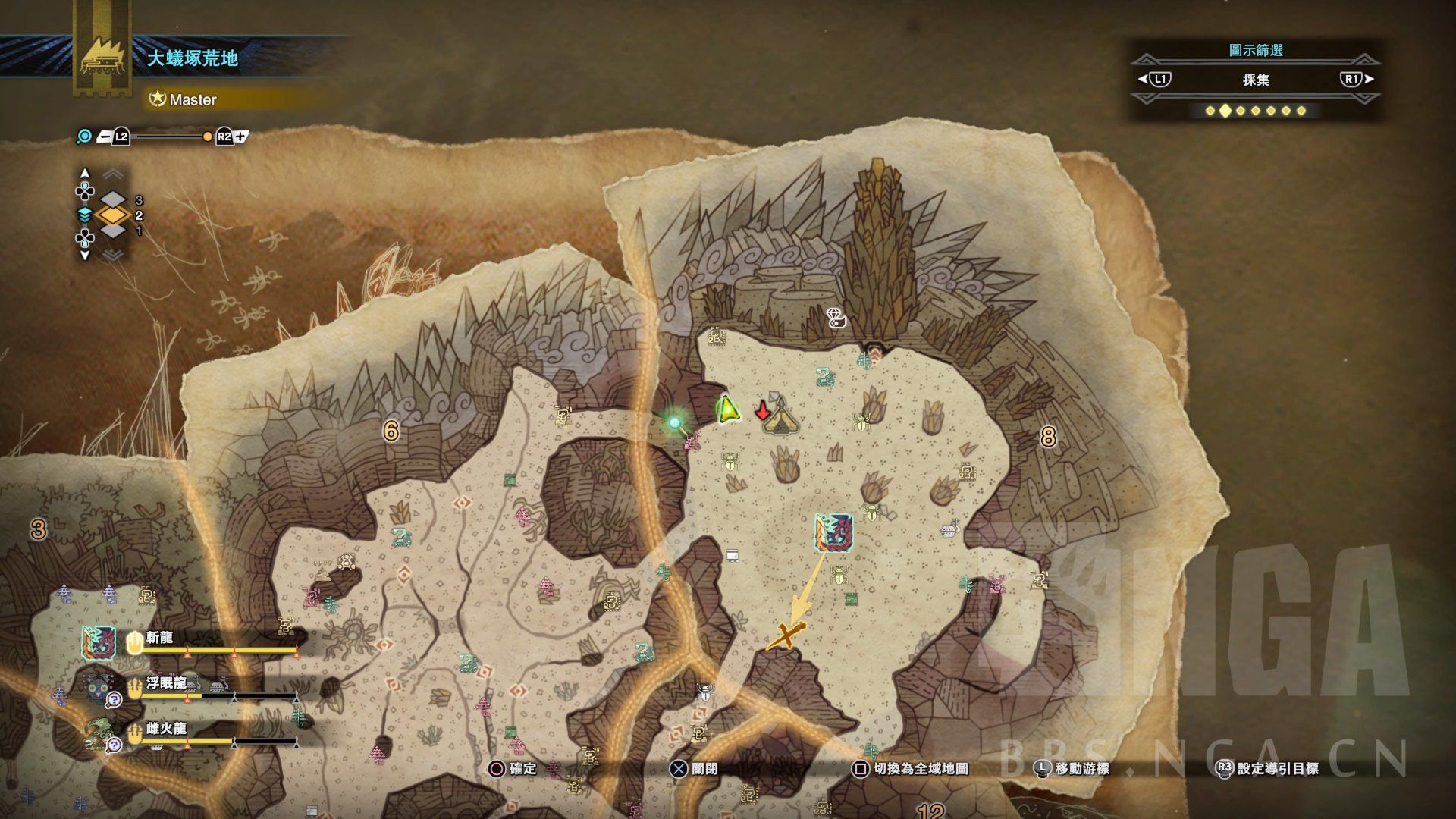Viewport: 1456px width, 819px height.
Task: Select the 浮眠龍 monster entry
Action: point(166,682)
